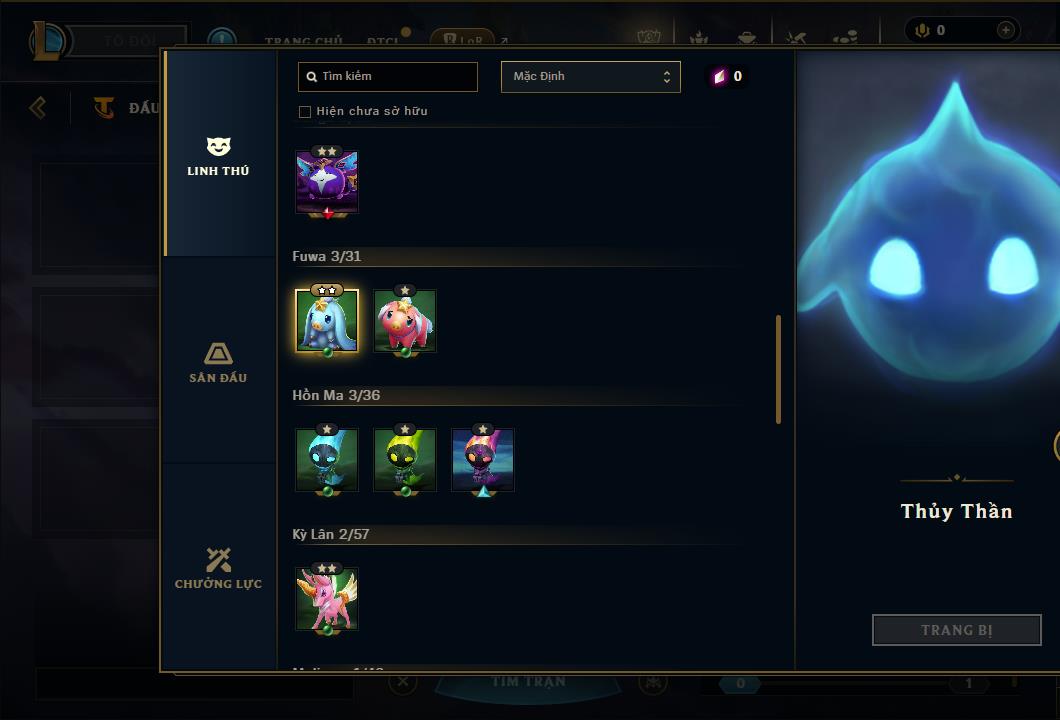This screenshot has width=1060, height=720.
Task: Pick the pink Fuwa little legend
Action: (x=405, y=320)
